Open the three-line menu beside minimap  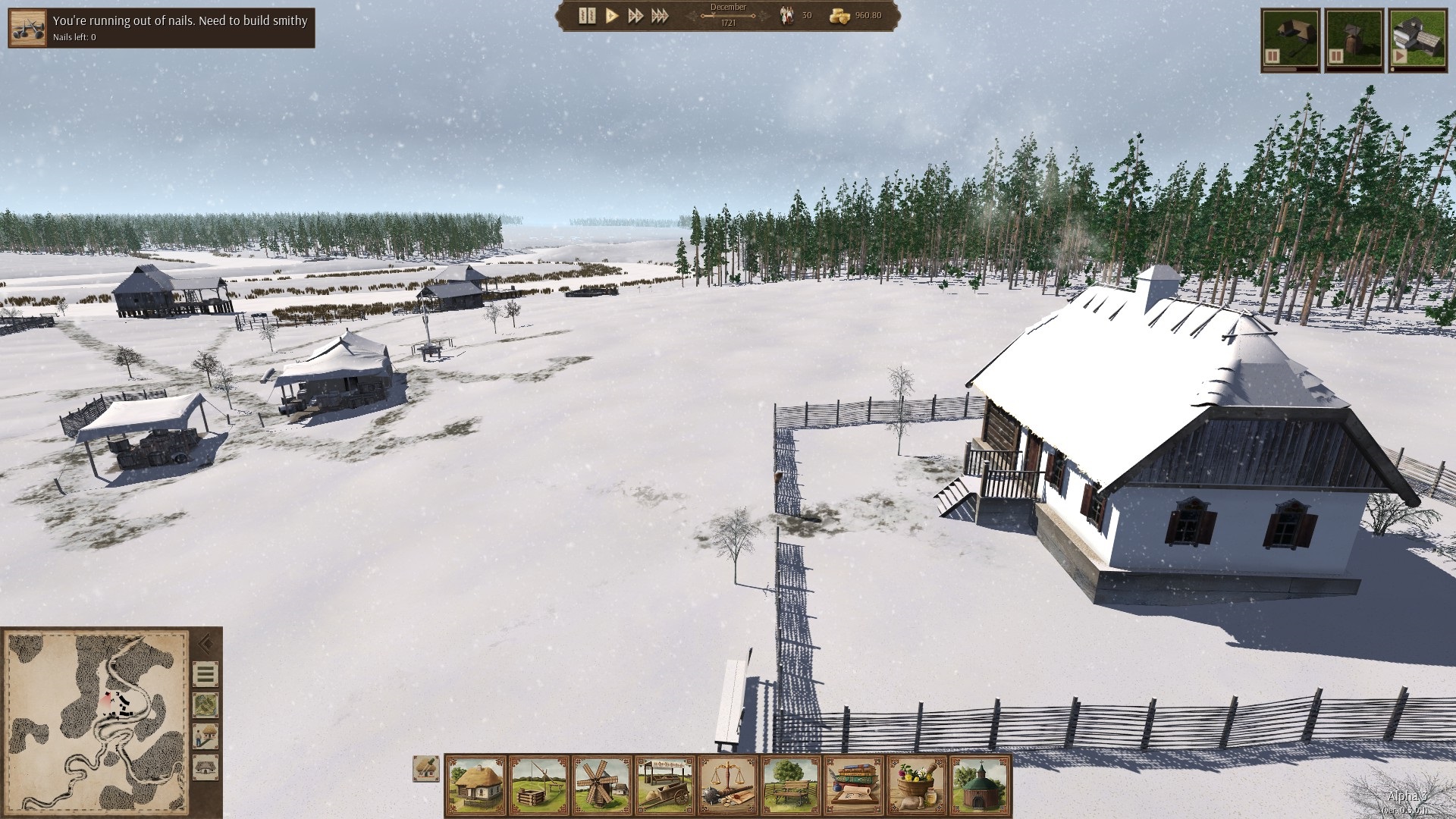[x=206, y=674]
